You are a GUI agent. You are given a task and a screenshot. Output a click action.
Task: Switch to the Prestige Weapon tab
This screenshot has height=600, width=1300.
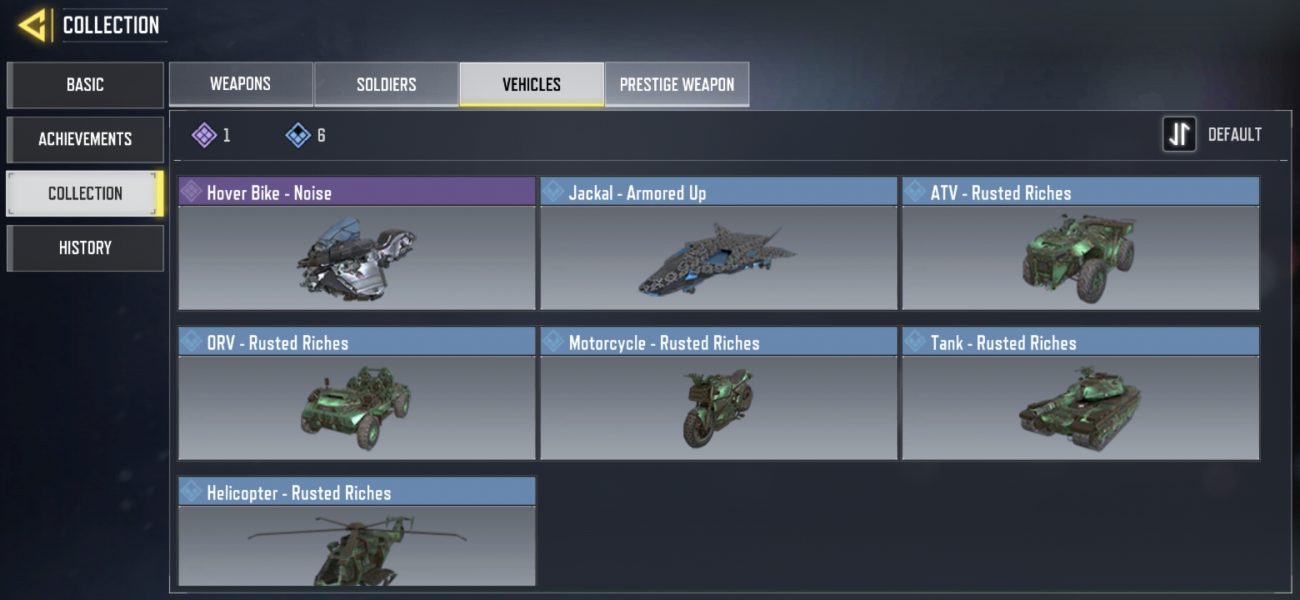(677, 84)
